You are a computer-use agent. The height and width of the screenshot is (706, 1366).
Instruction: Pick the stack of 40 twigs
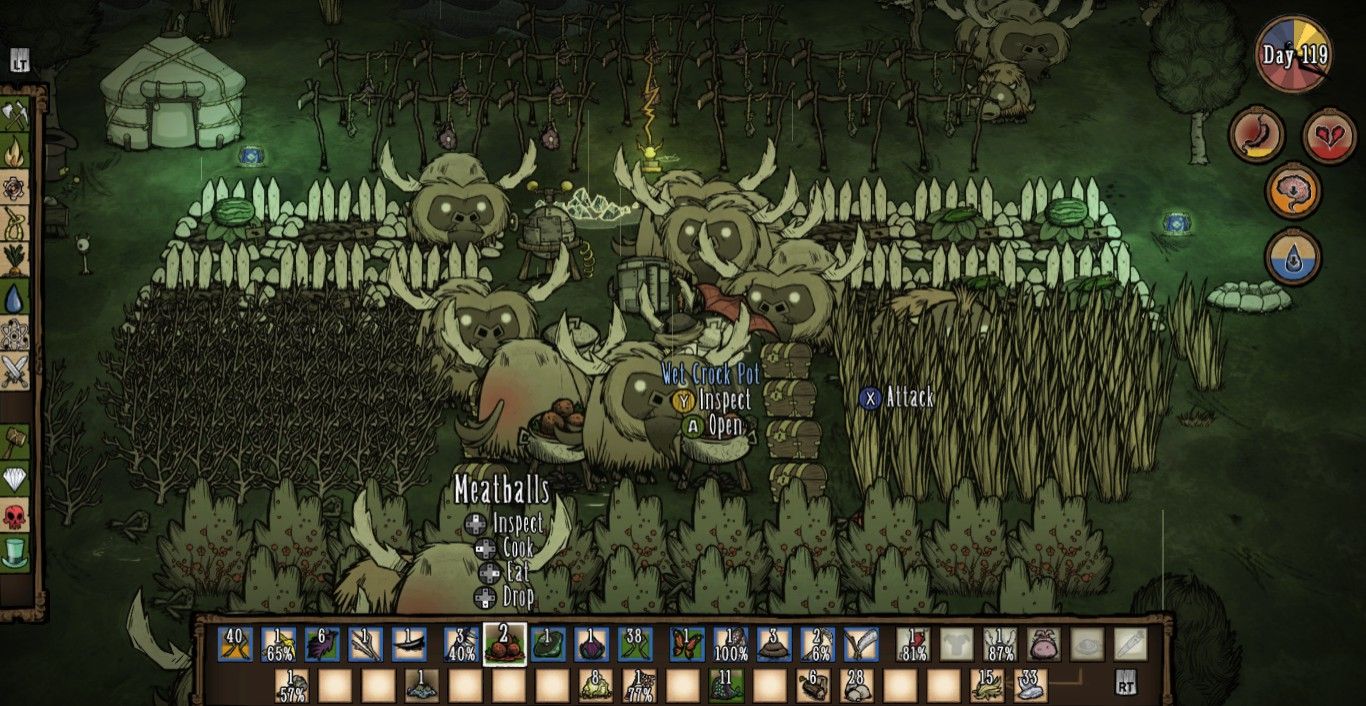237,645
